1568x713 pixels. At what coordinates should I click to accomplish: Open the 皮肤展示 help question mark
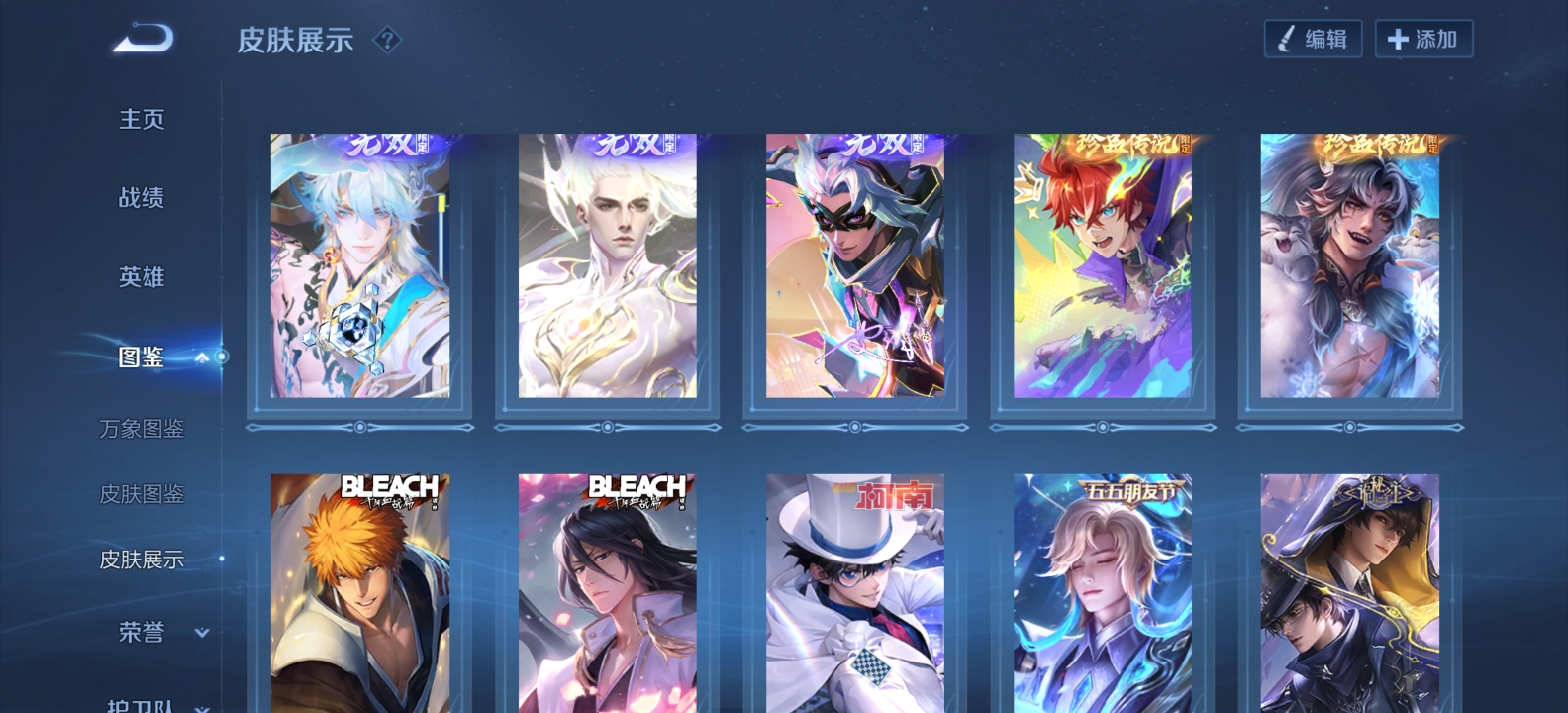tap(387, 40)
